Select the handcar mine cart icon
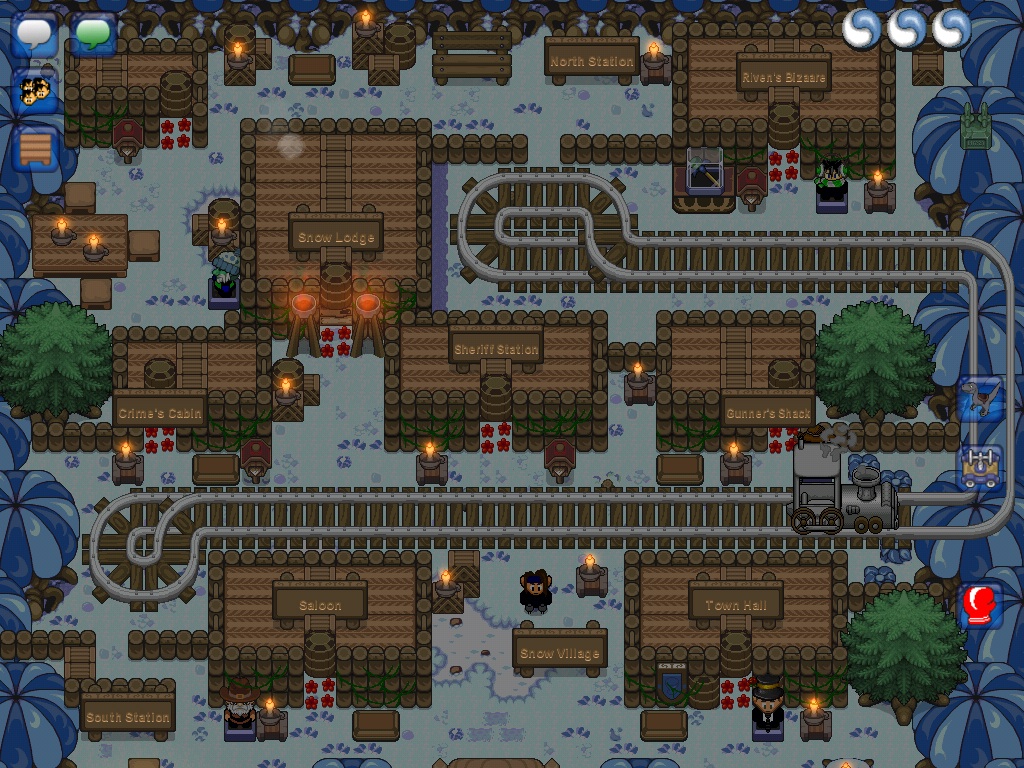This screenshot has width=1024, height=768. pos(980,466)
